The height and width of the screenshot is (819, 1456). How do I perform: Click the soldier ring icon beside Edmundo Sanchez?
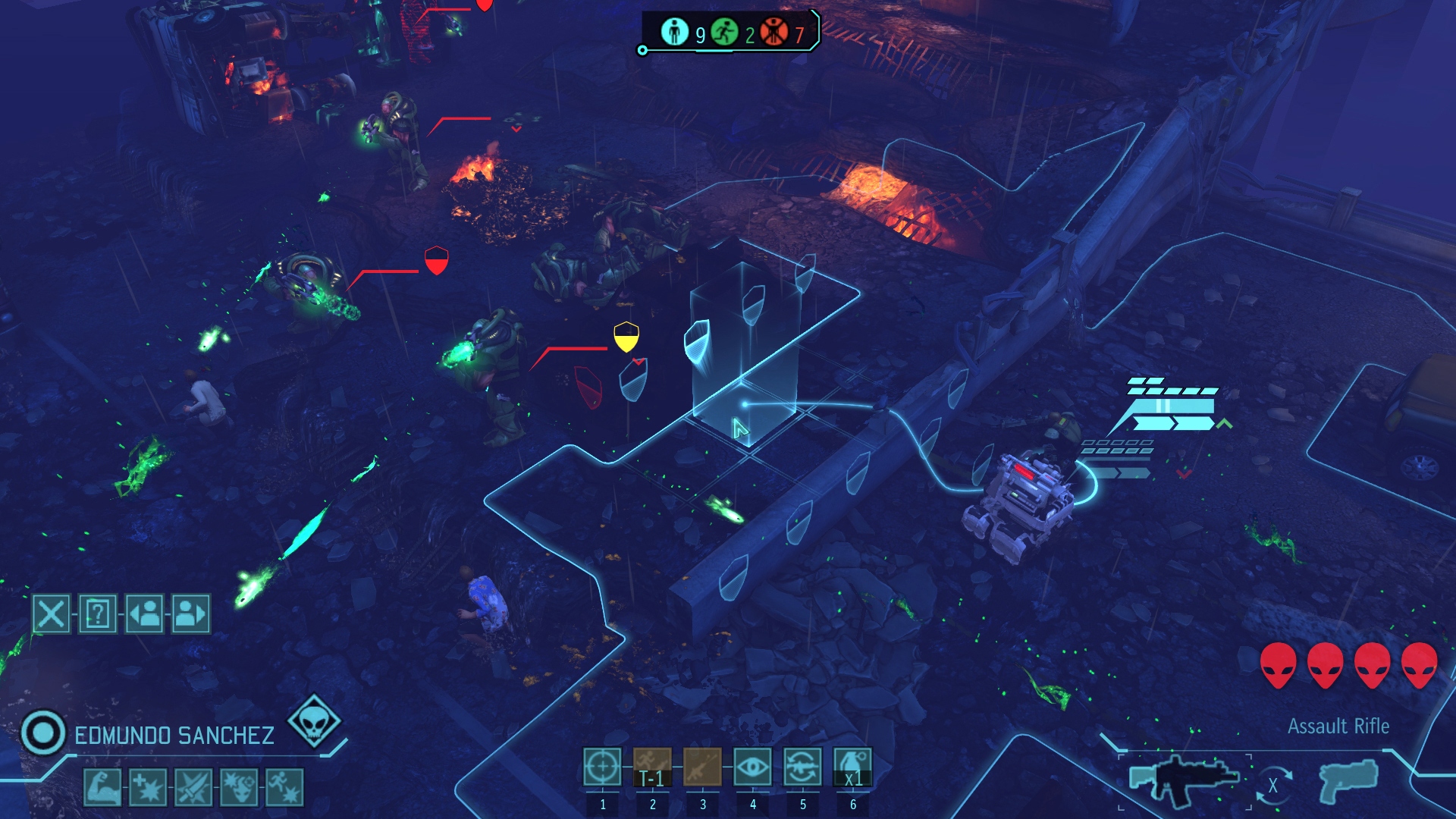43,733
